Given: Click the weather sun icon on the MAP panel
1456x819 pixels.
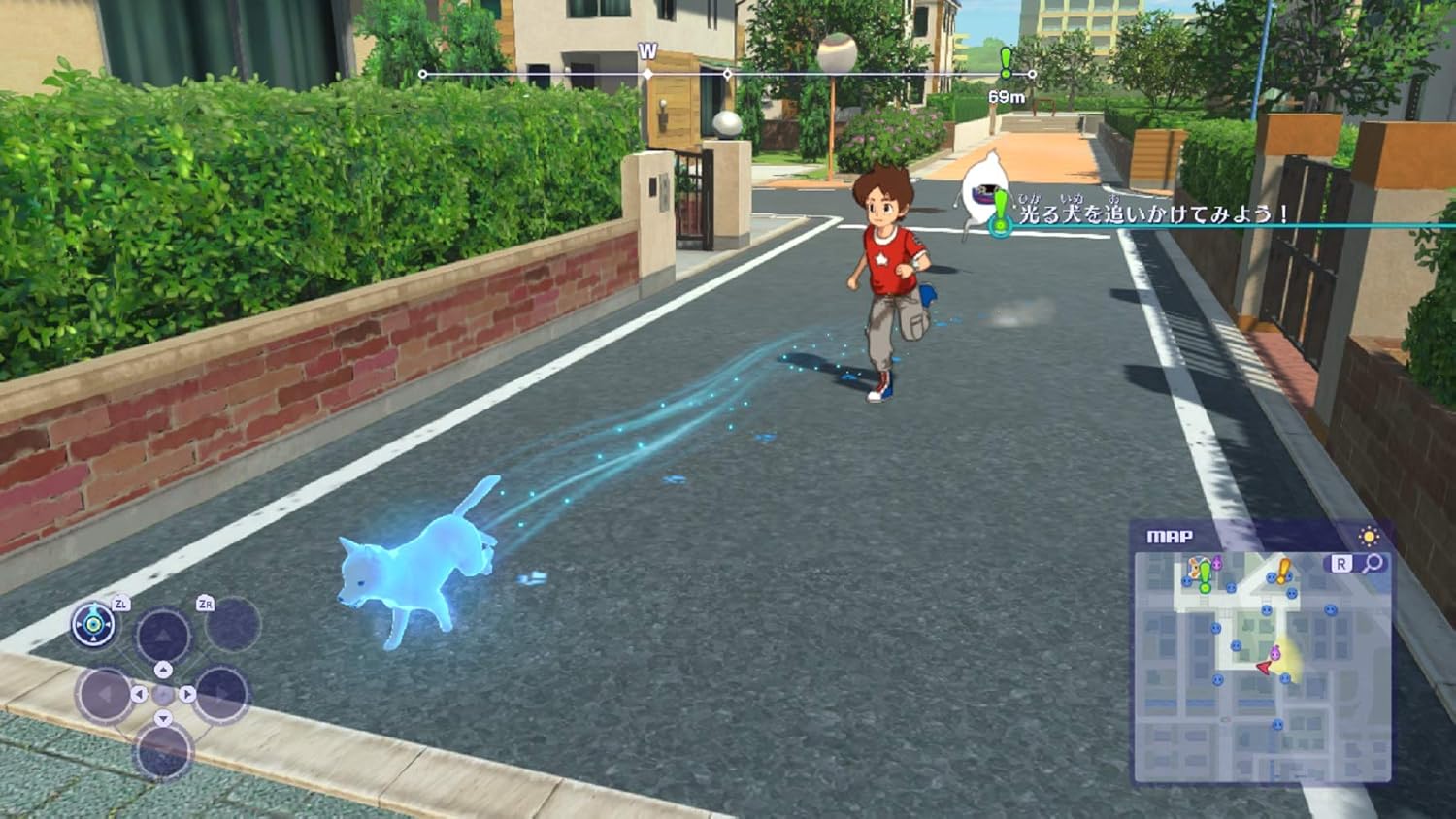Looking at the screenshot, I should [1368, 536].
